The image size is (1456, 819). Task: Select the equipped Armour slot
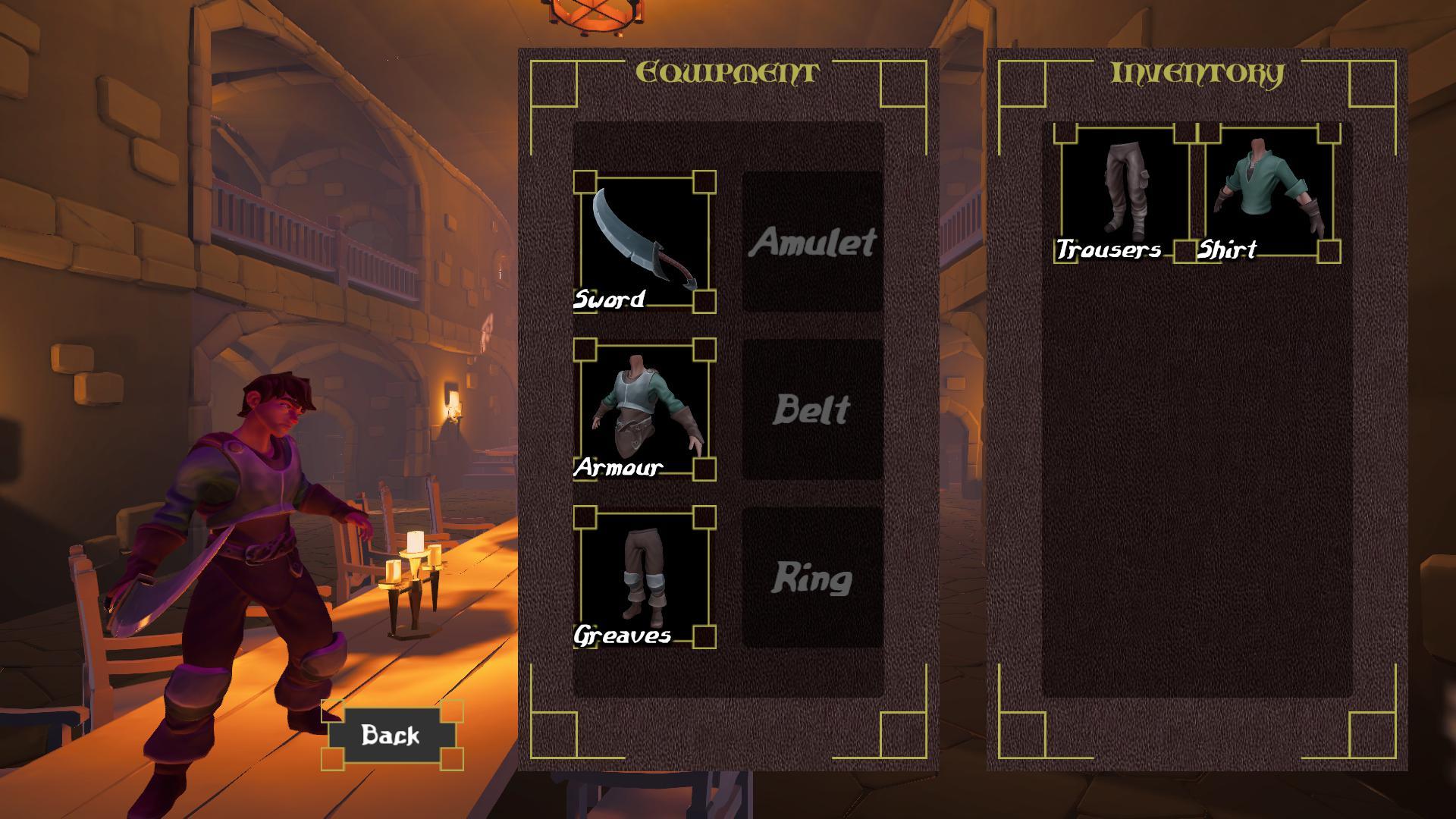pyautogui.click(x=644, y=409)
